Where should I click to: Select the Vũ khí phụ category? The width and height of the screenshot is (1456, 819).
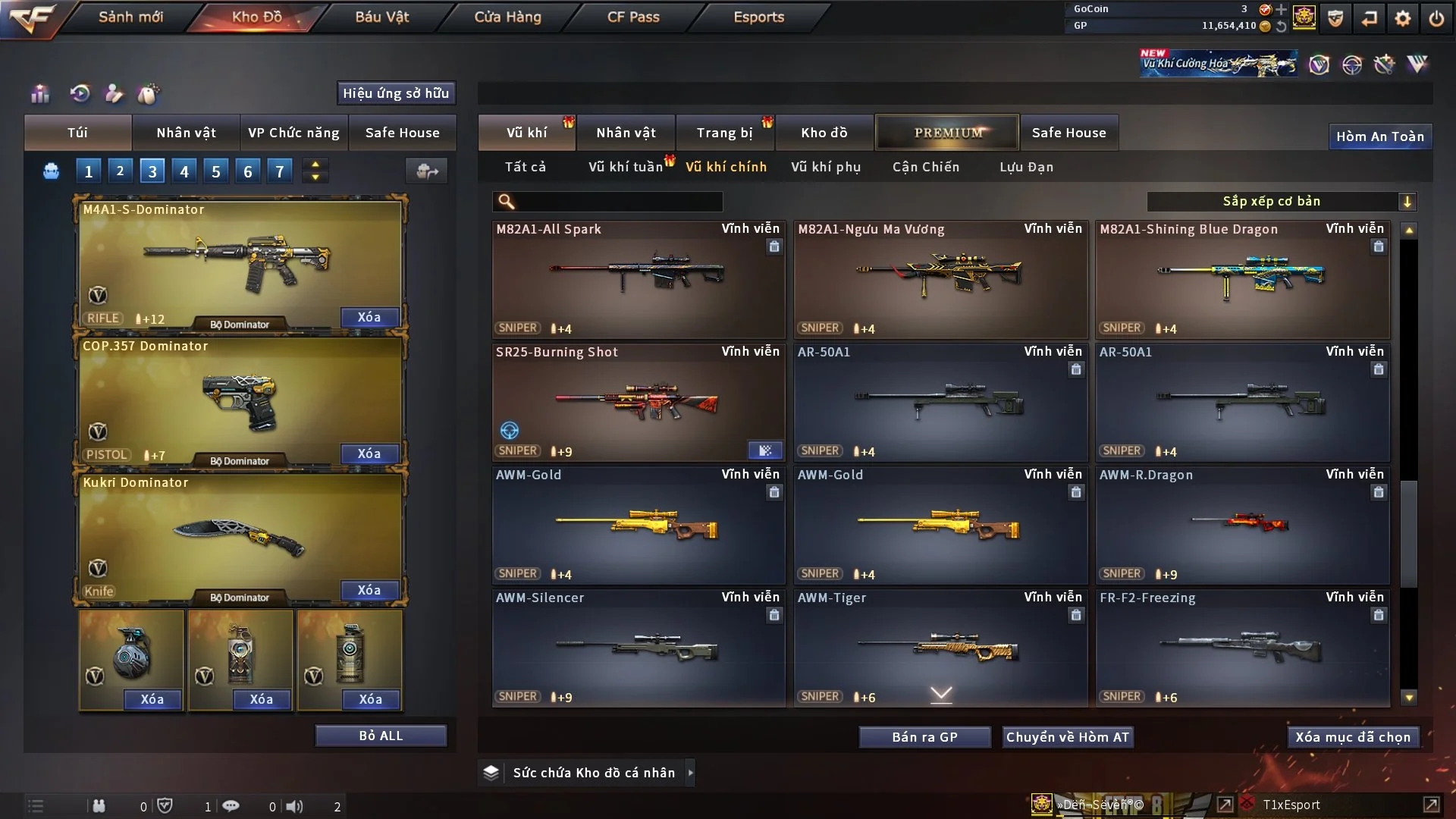[826, 167]
